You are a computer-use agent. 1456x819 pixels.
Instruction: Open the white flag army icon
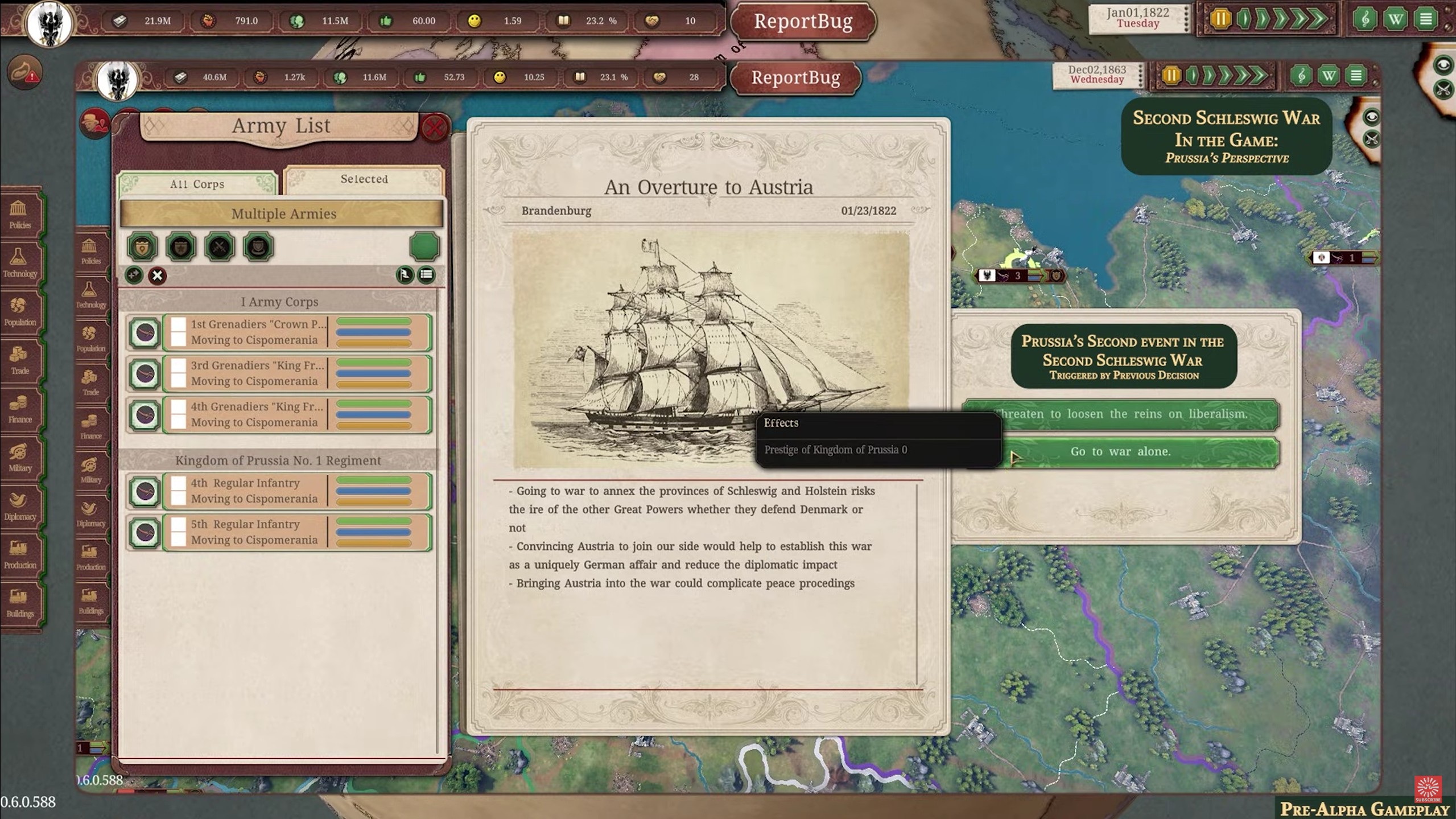(405, 275)
